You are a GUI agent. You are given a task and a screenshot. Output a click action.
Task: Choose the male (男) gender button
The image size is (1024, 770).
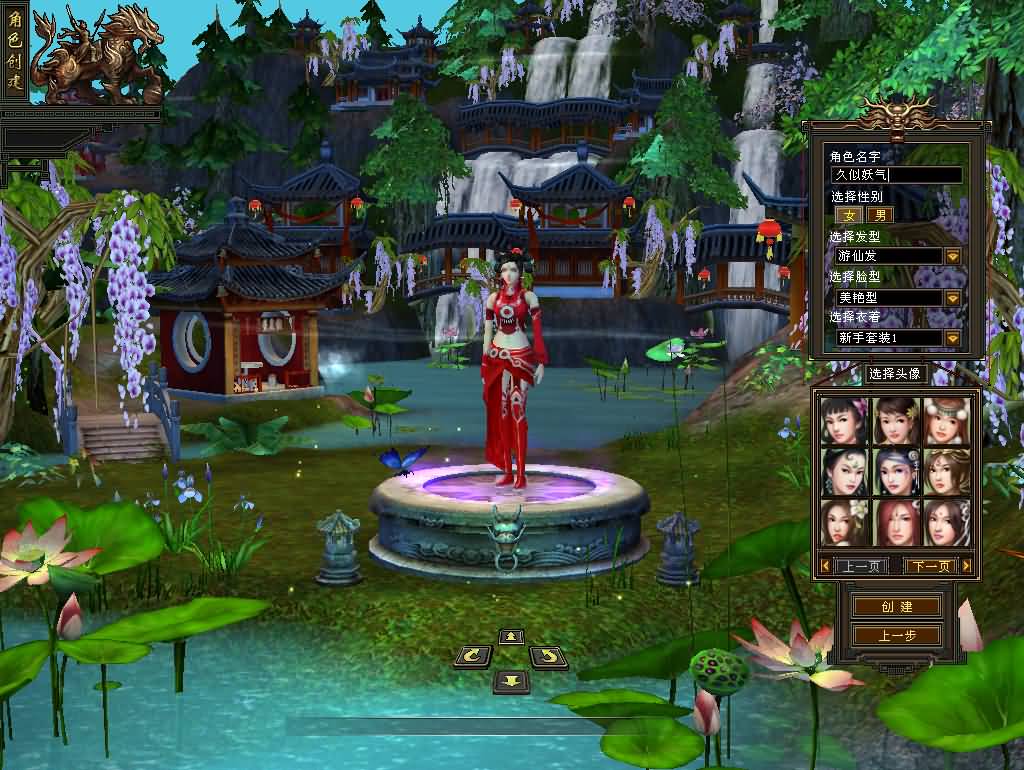click(880, 214)
